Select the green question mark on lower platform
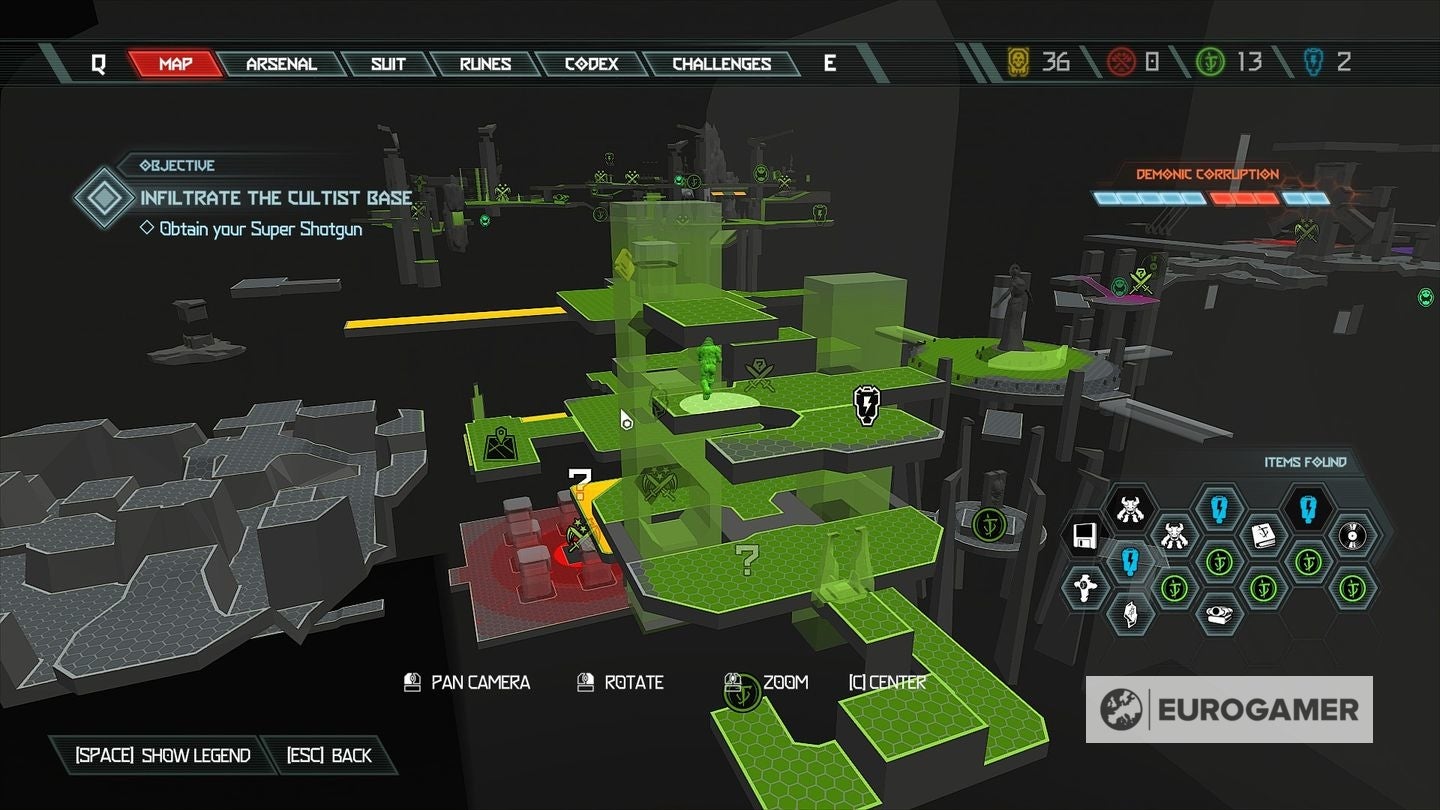 (746, 560)
